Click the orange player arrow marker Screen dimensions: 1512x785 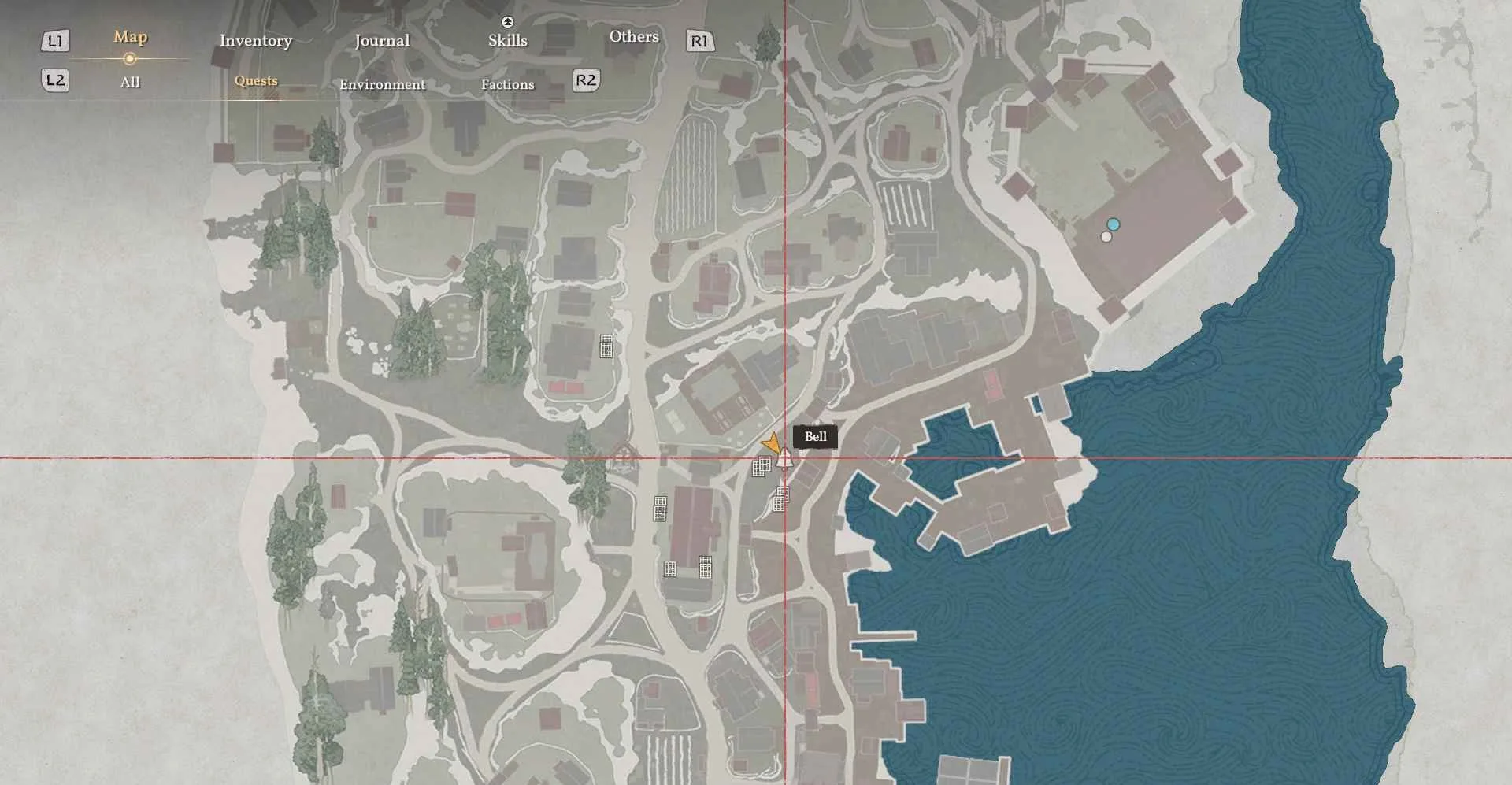(x=772, y=444)
